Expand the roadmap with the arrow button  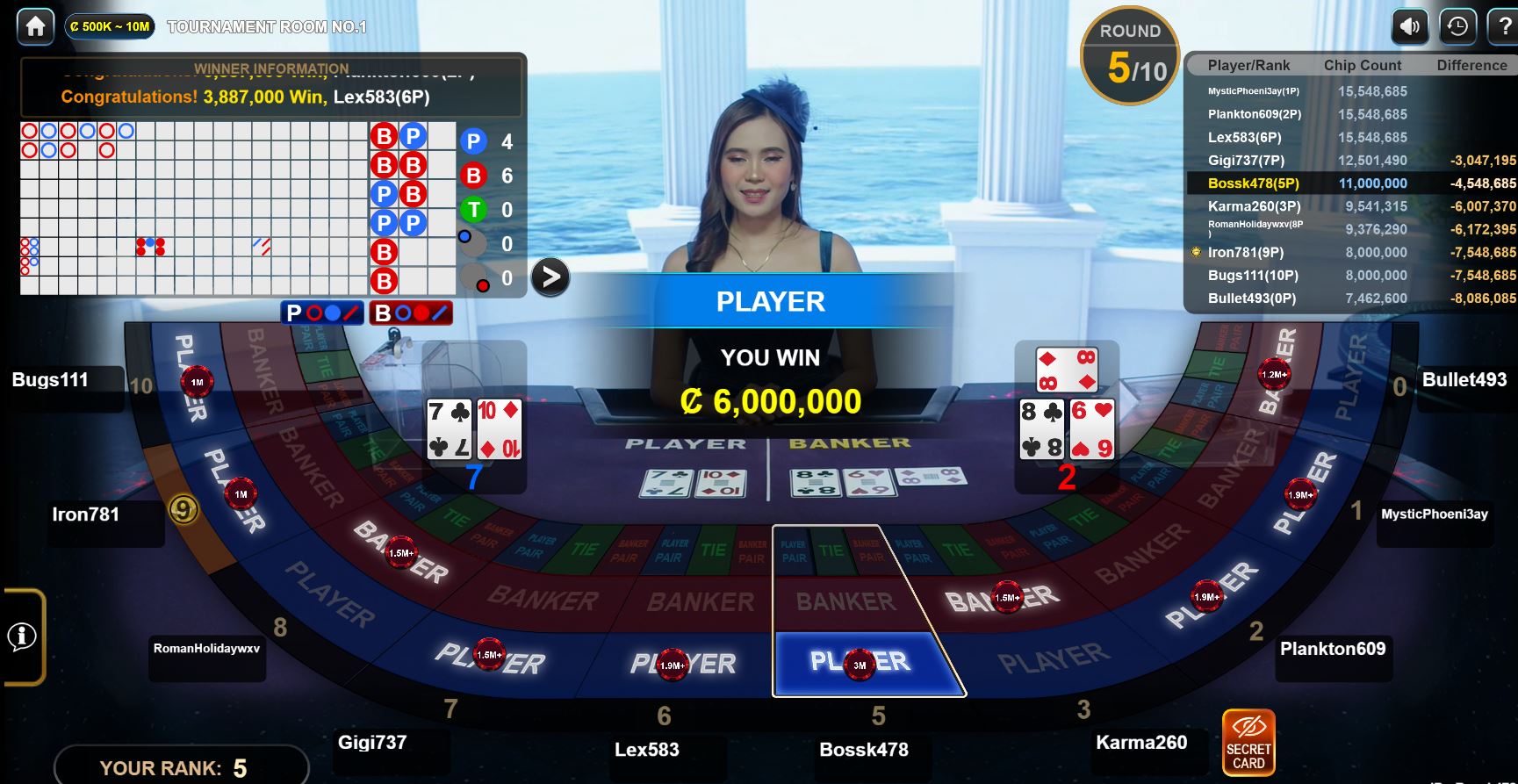[550, 277]
